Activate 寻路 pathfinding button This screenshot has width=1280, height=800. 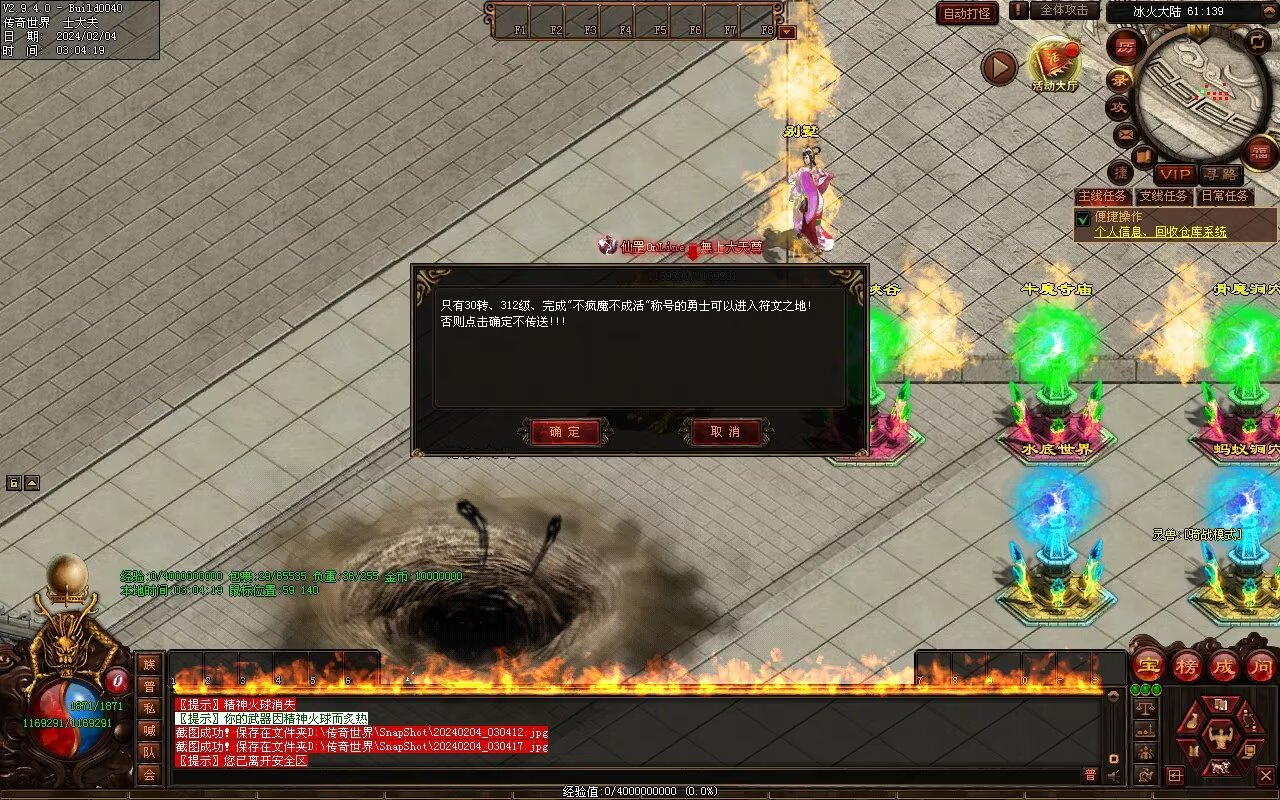click(x=1220, y=174)
